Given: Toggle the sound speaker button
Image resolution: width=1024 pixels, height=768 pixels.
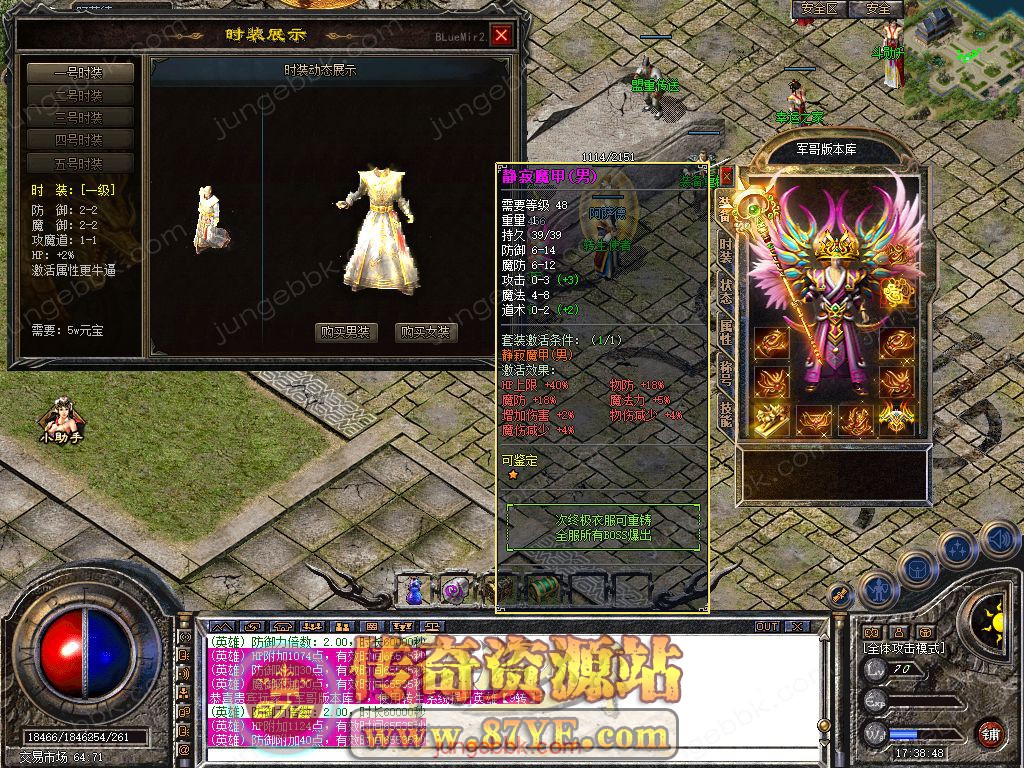Looking at the screenshot, I should click(x=999, y=541).
